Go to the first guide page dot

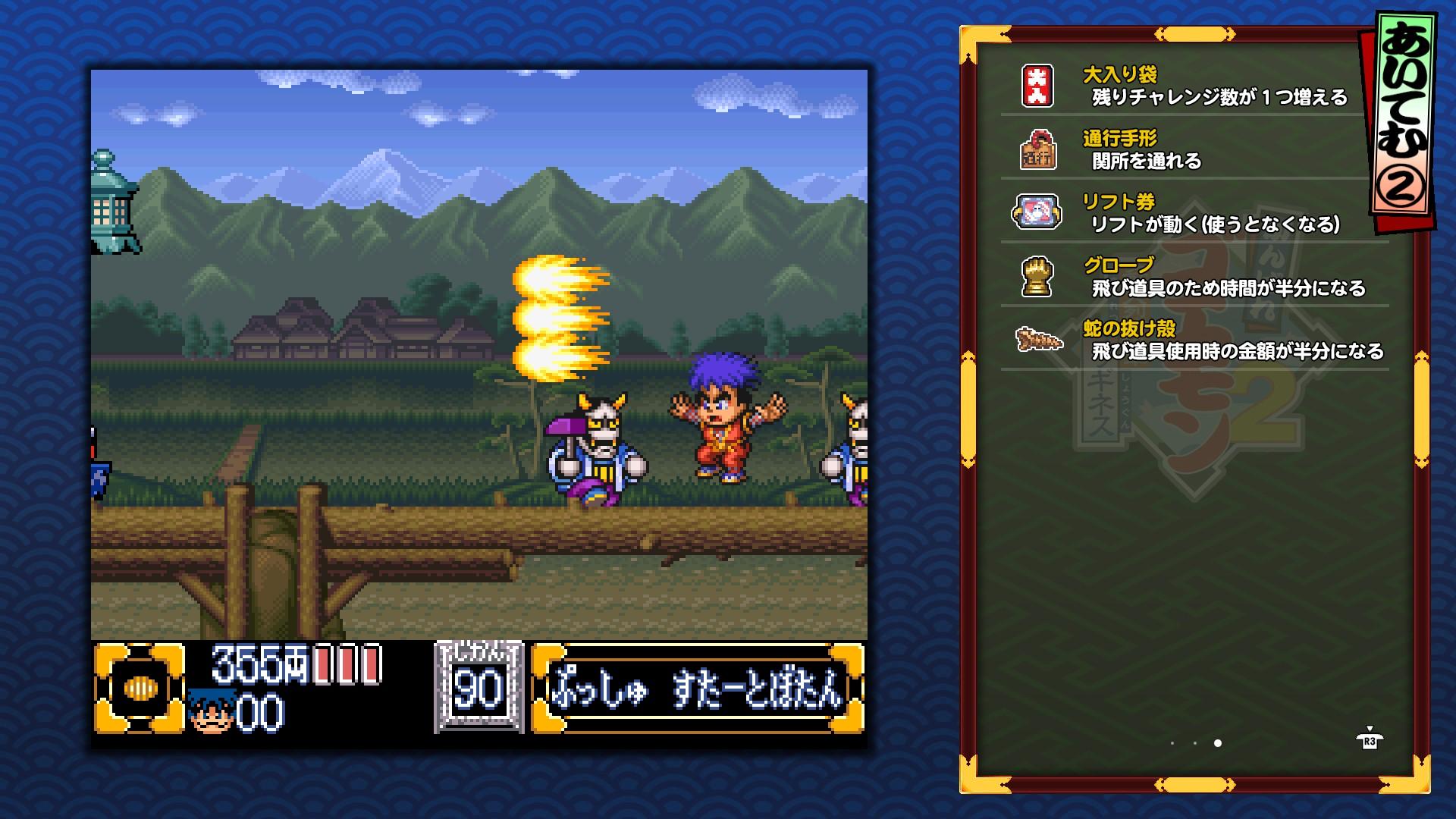click(1172, 743)
